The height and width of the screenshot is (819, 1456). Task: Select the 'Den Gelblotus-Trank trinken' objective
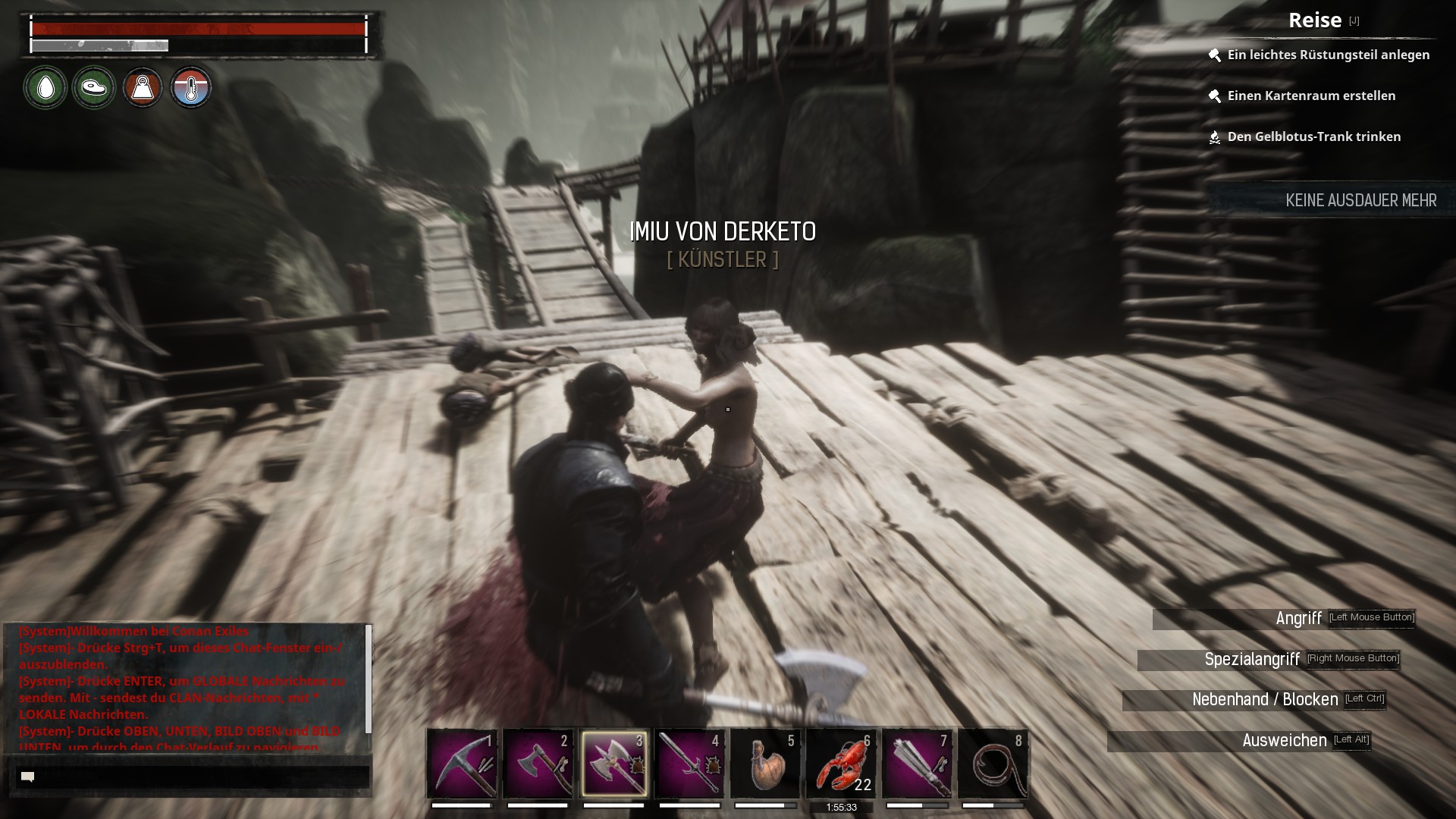[1313, 136]
